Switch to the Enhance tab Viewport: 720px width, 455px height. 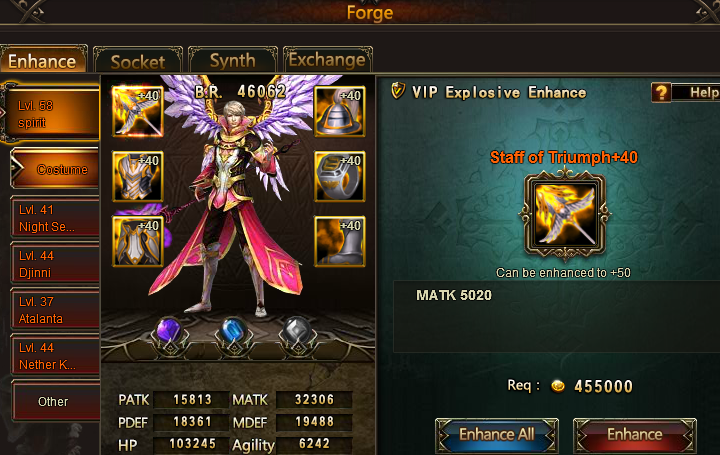43,60
